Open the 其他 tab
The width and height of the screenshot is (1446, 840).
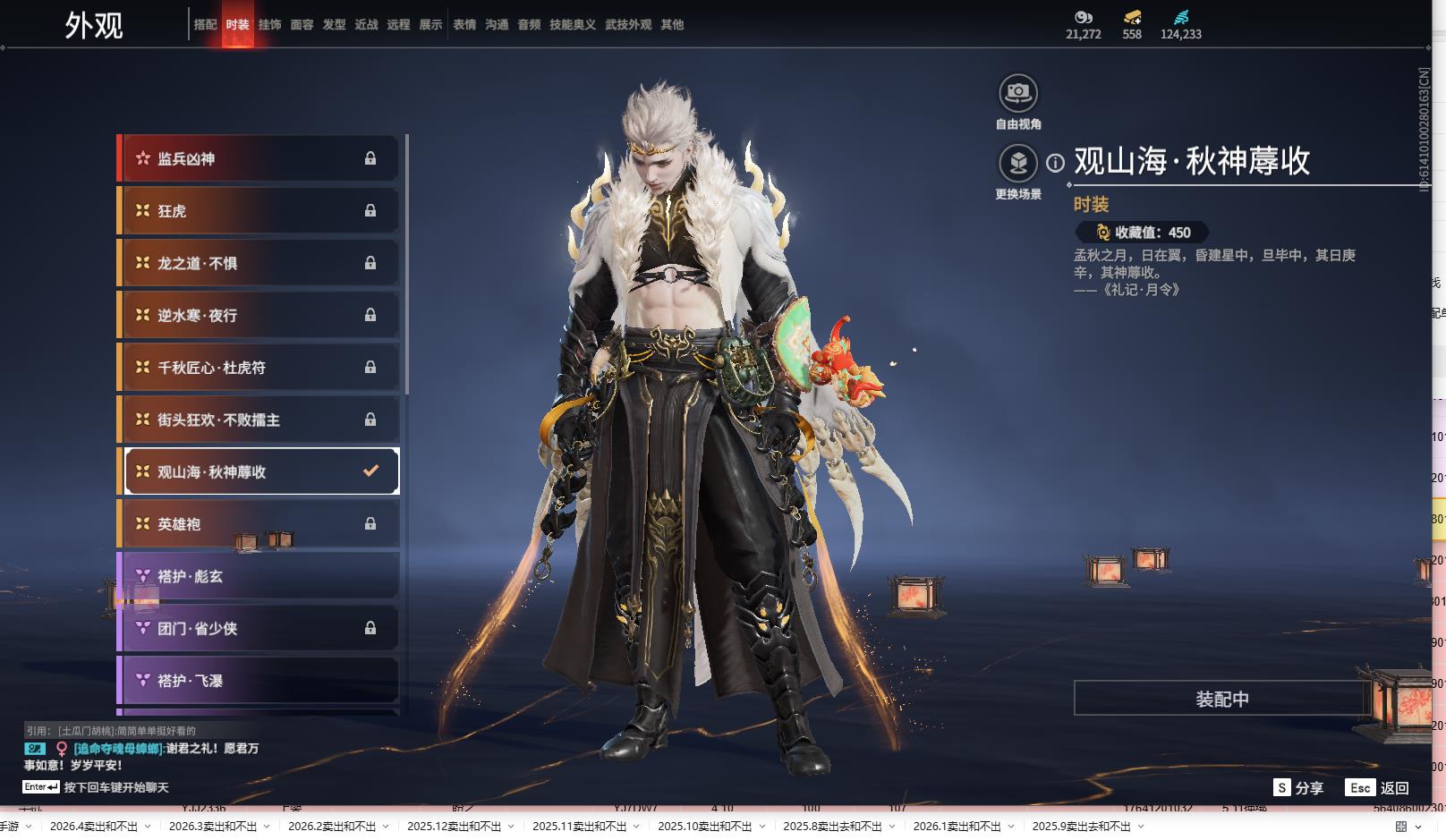672,25
